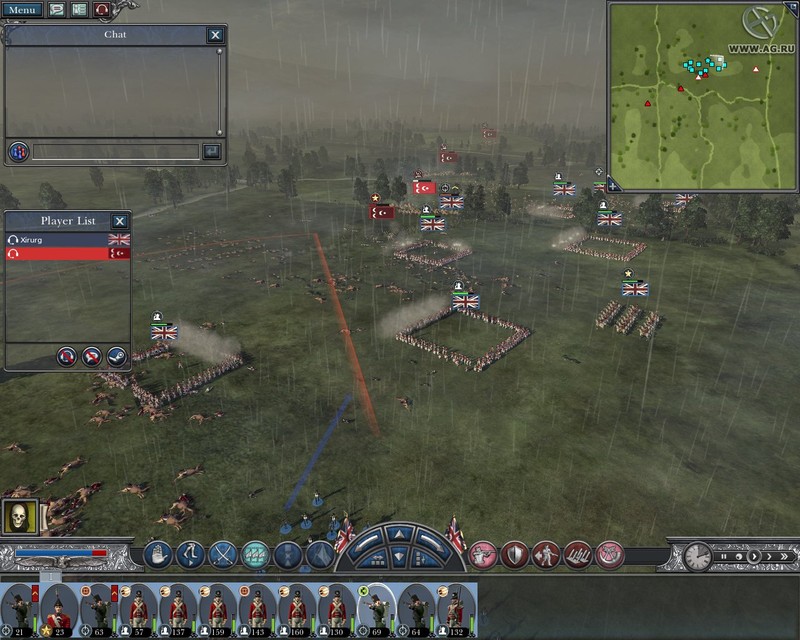Activate the halt open-hand command

(158, 554)
